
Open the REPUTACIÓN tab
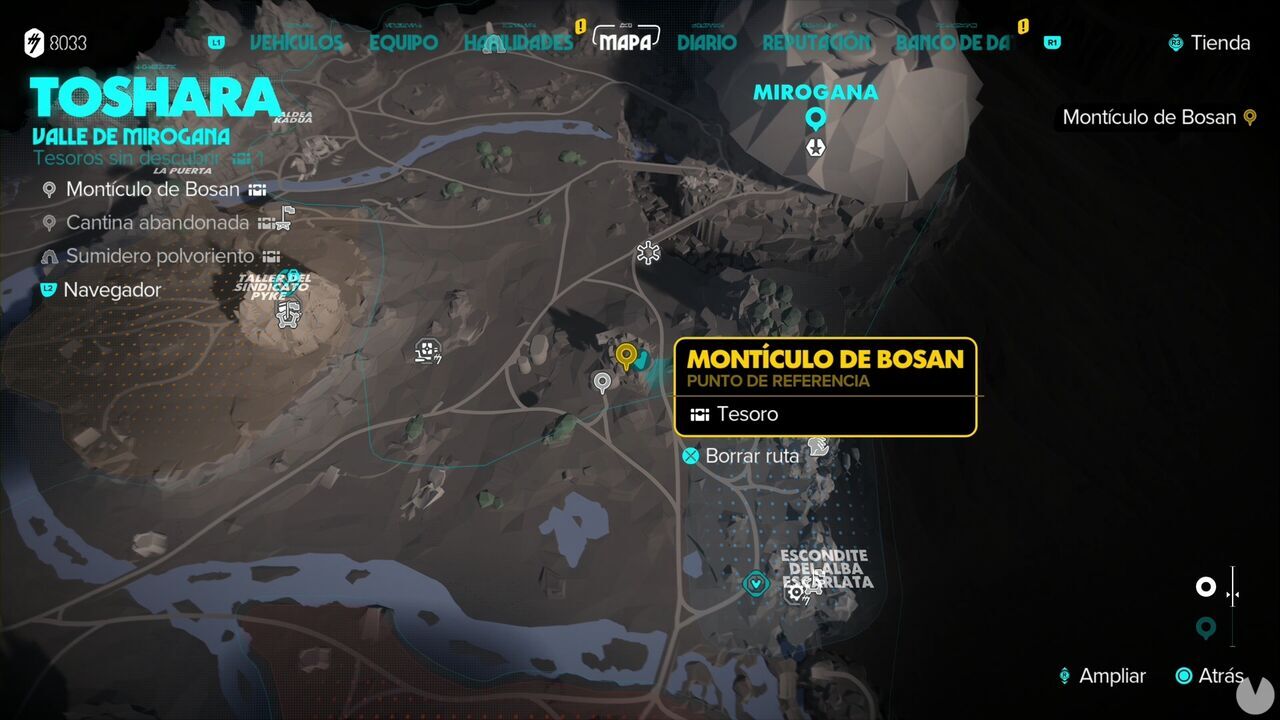coord(816,43)
